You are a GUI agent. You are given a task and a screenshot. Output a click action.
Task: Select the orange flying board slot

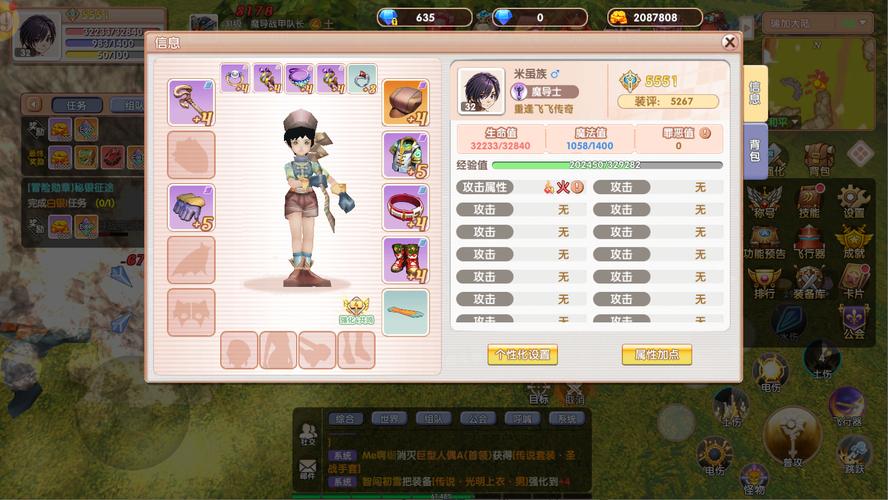pos(405,311)
